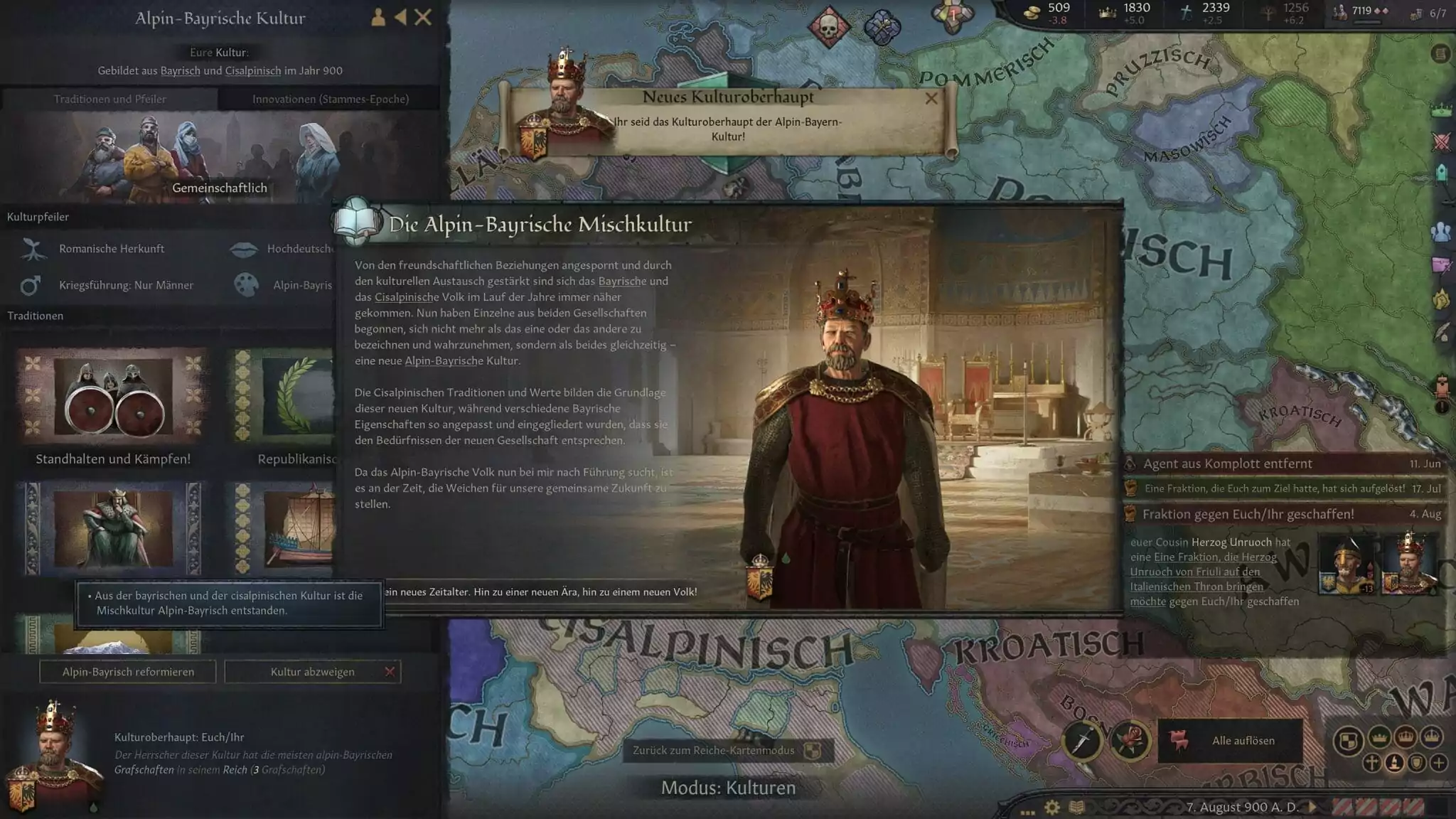This screenshot has width=1456, height=819.
Task: Open the Bayrisch culture link in header
Action: (x=180, y=70)
